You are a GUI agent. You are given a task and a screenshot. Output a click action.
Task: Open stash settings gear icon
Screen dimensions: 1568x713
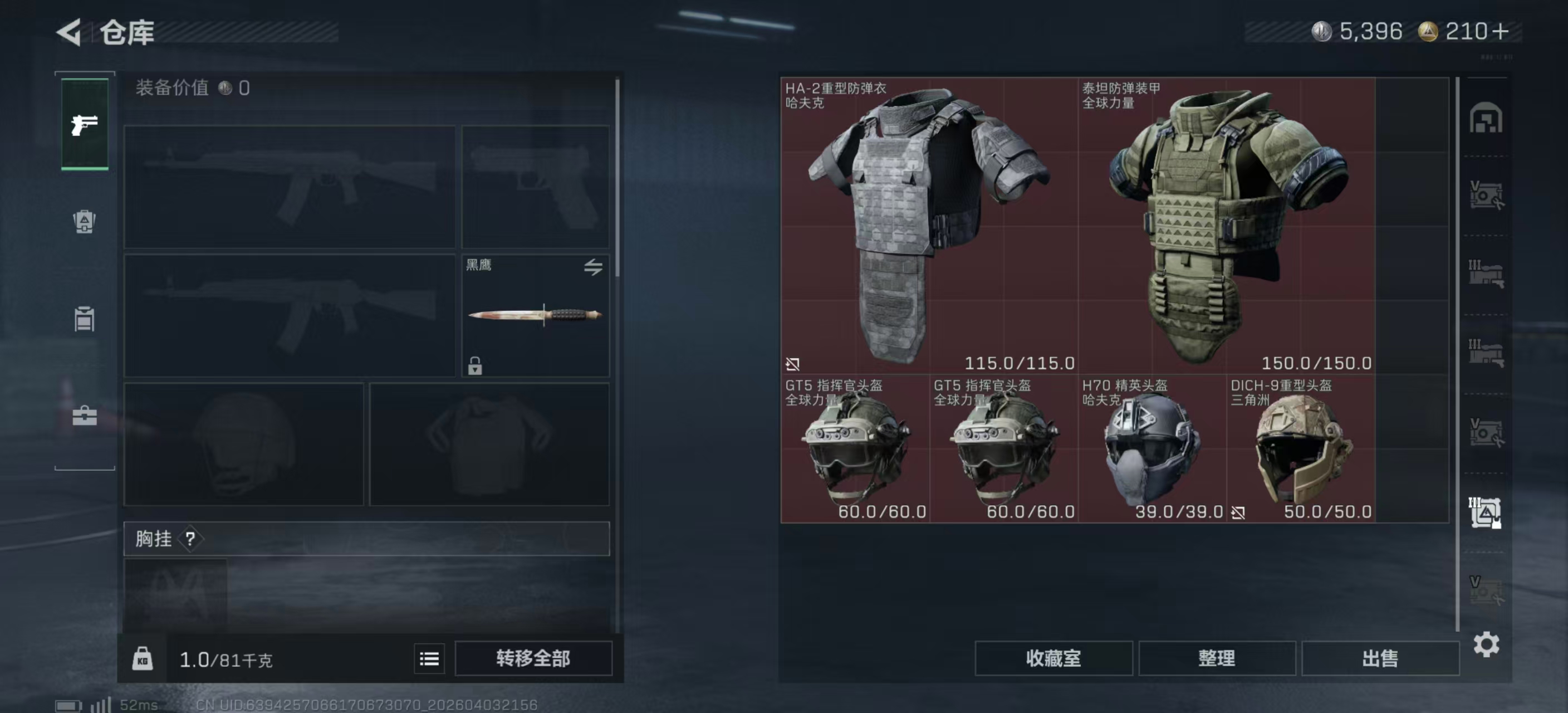click(x=1486, y=644)
